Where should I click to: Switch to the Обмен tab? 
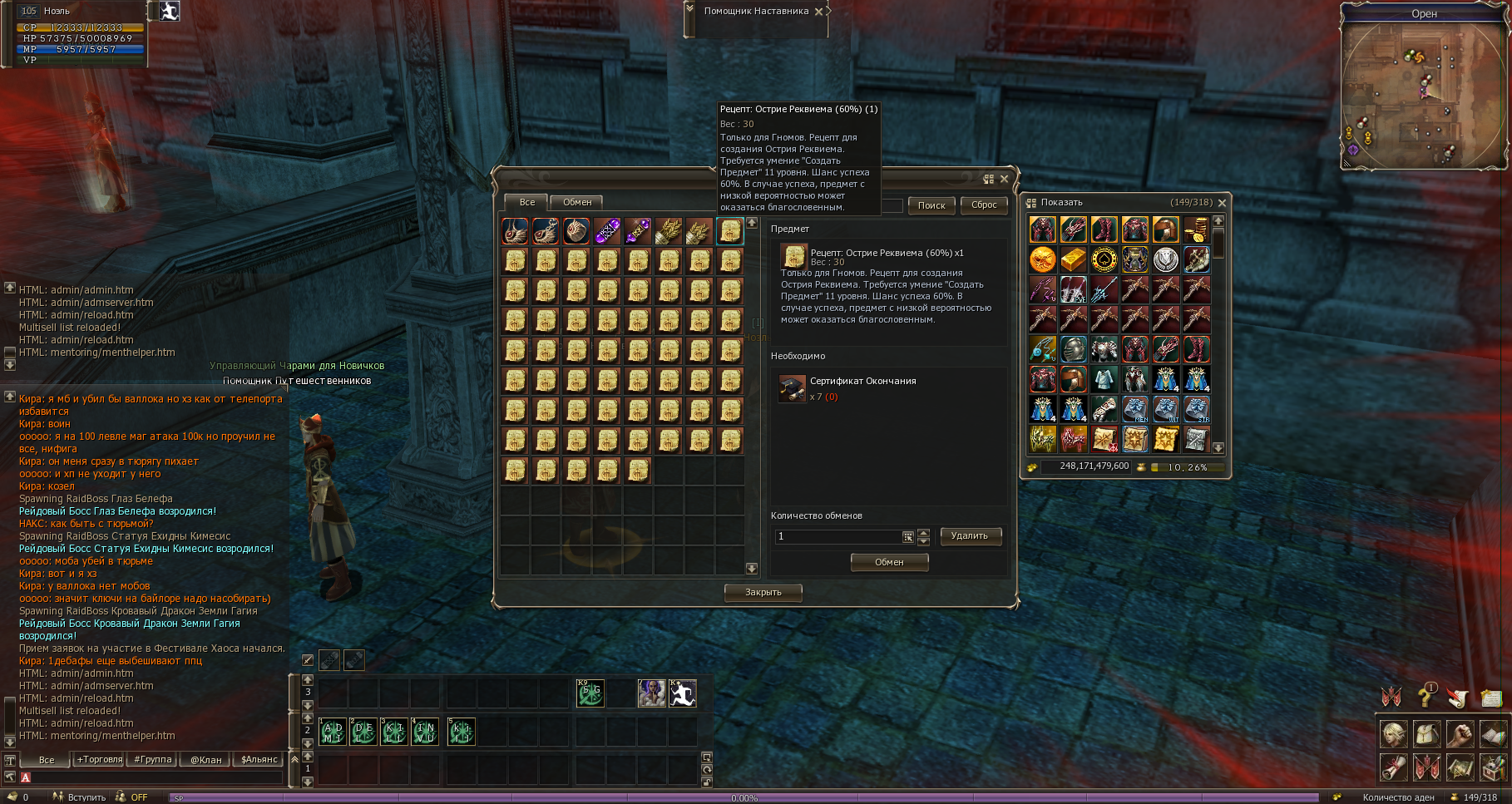point(577,202)
